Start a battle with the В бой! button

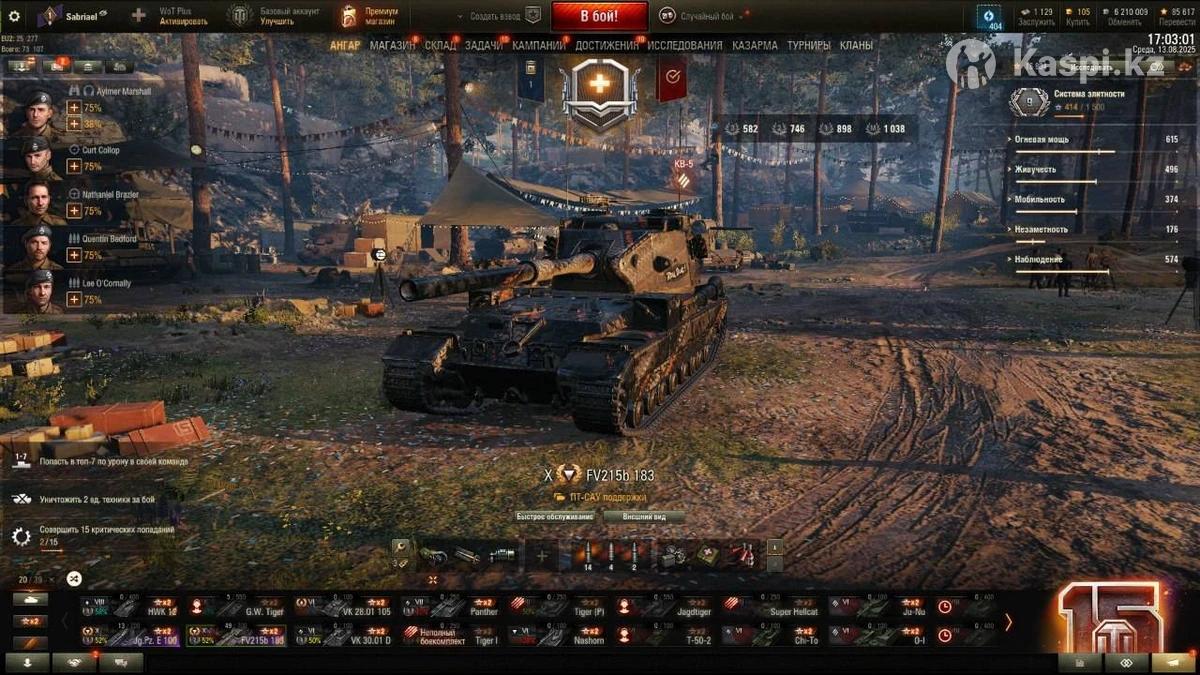599,16
